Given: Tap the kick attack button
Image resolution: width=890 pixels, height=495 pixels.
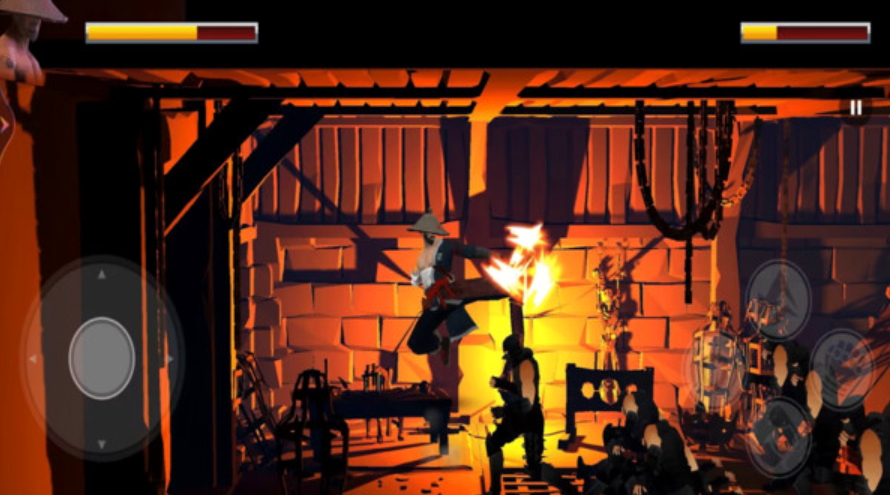Looking at the screenshot, I should 779,436.
